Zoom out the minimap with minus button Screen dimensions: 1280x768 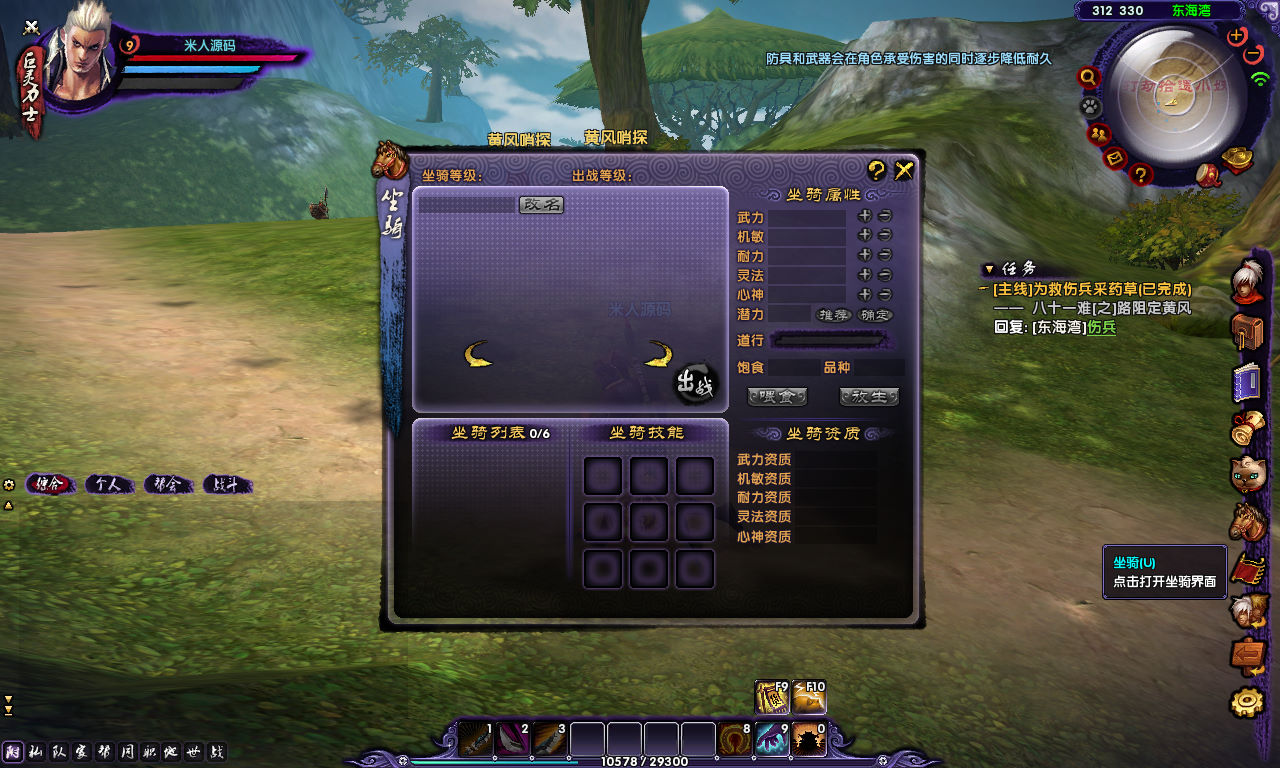pos(1254,54)
